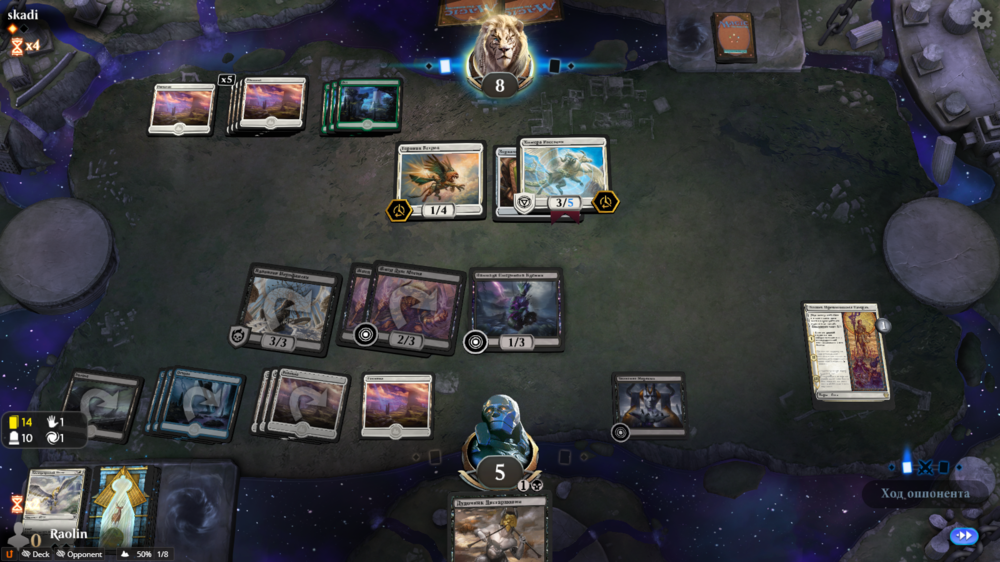Open the settings gear menu
The height and width of the screenshot is (562, 1000).
click(x=981, y=19)
